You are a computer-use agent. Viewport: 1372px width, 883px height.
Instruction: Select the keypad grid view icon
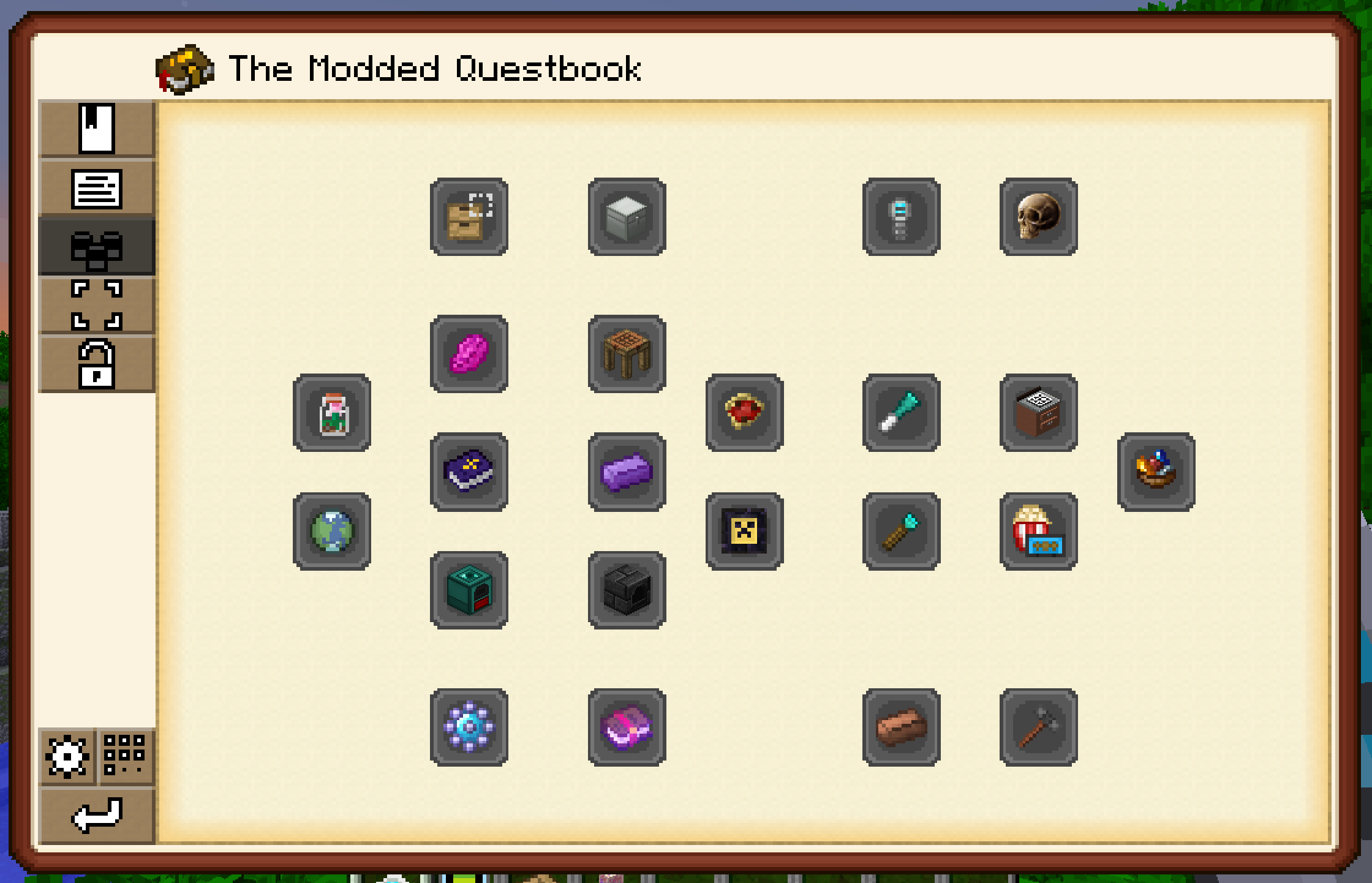pos(126,756)
